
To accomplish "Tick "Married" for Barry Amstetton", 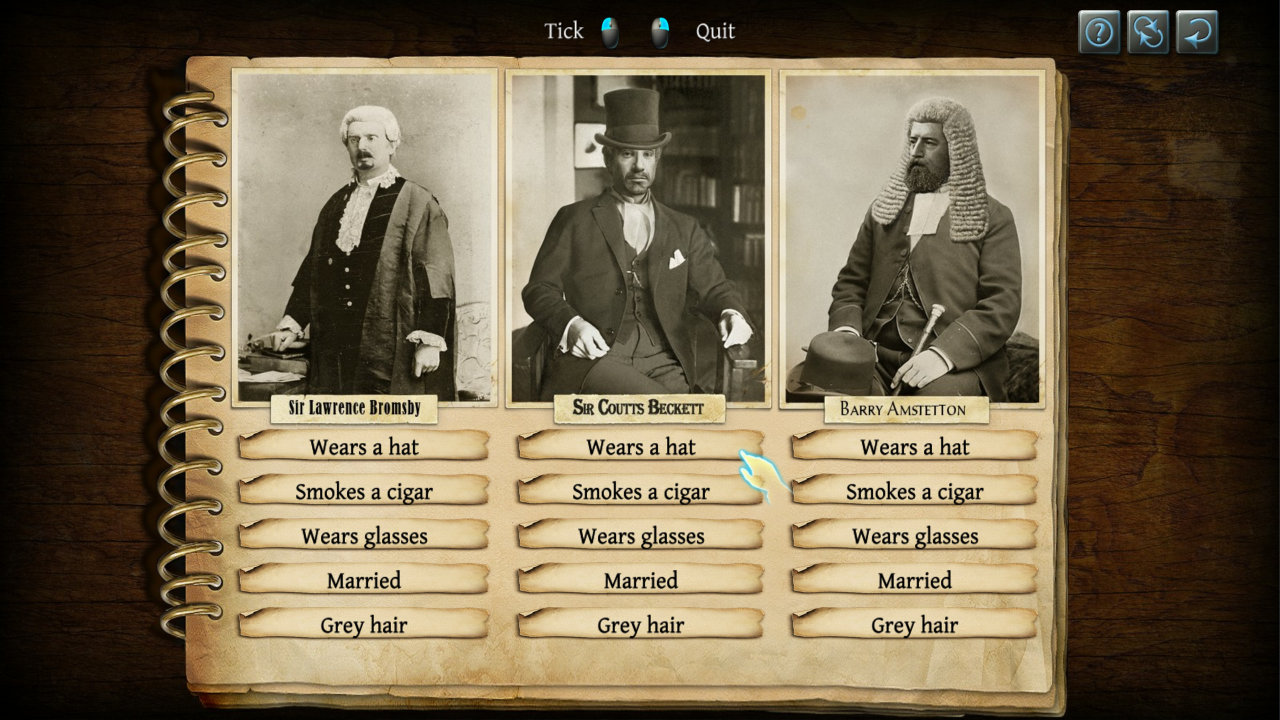I will pos(914,580).
